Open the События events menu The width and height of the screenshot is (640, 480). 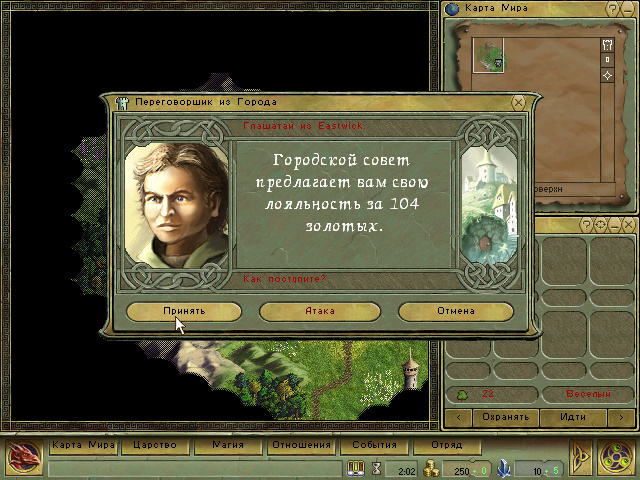pyautogui.click(x=373, y=445)
